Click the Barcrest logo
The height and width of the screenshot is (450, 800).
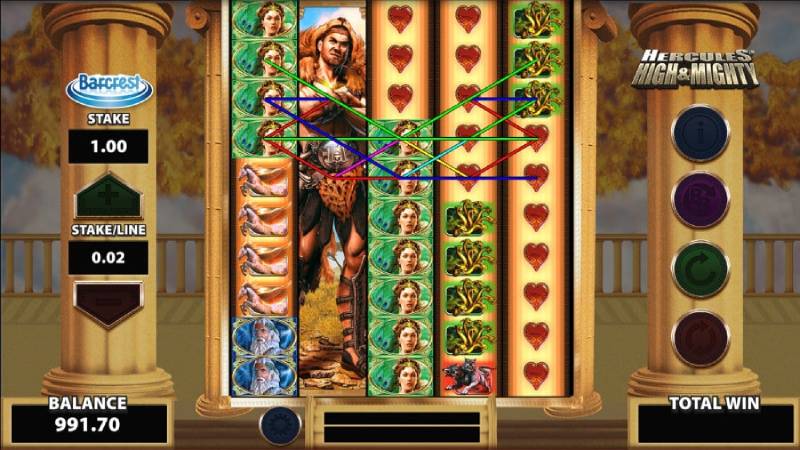click(109, 88)
